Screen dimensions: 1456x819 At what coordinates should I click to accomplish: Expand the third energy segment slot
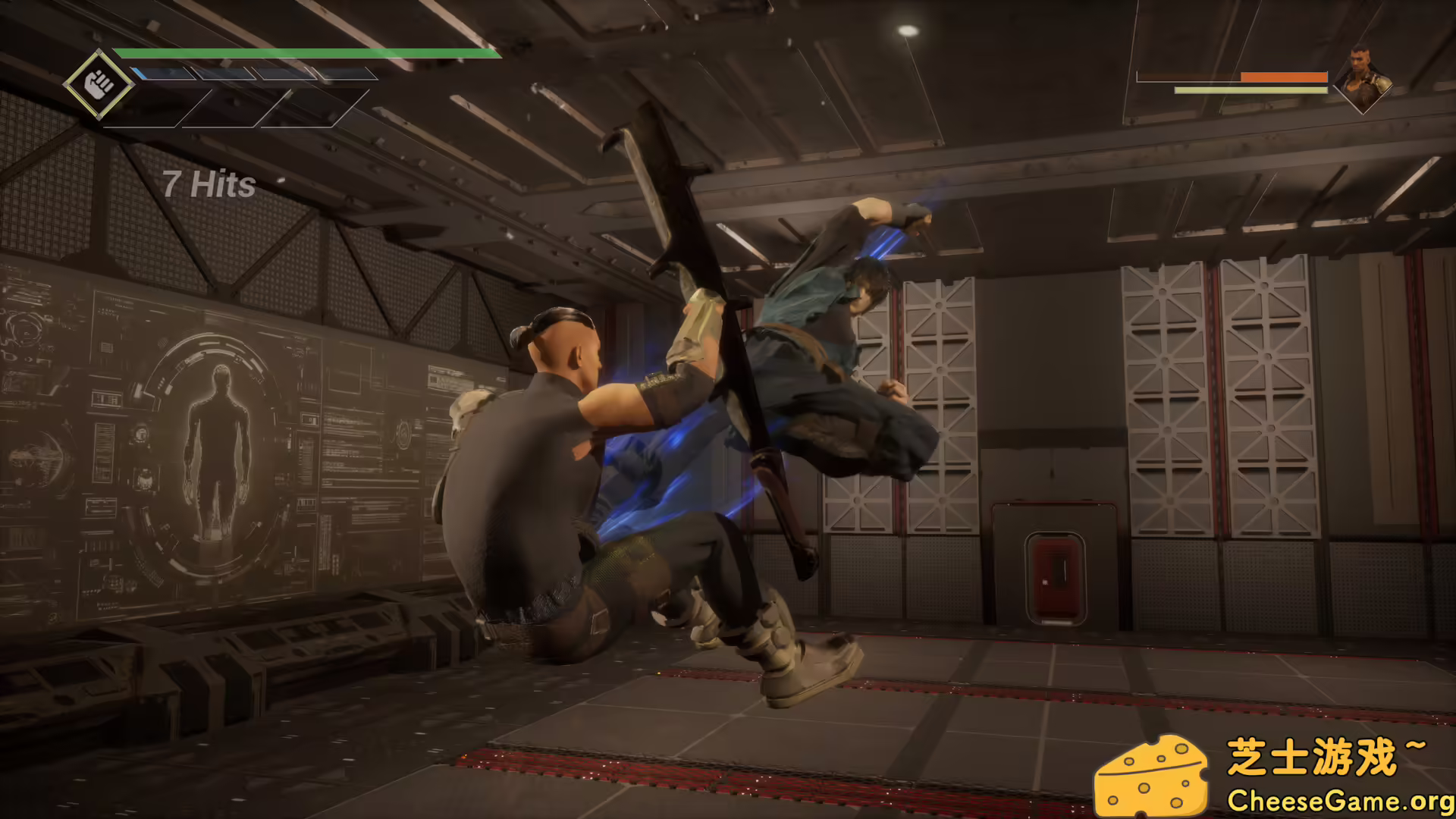(290, 74)
